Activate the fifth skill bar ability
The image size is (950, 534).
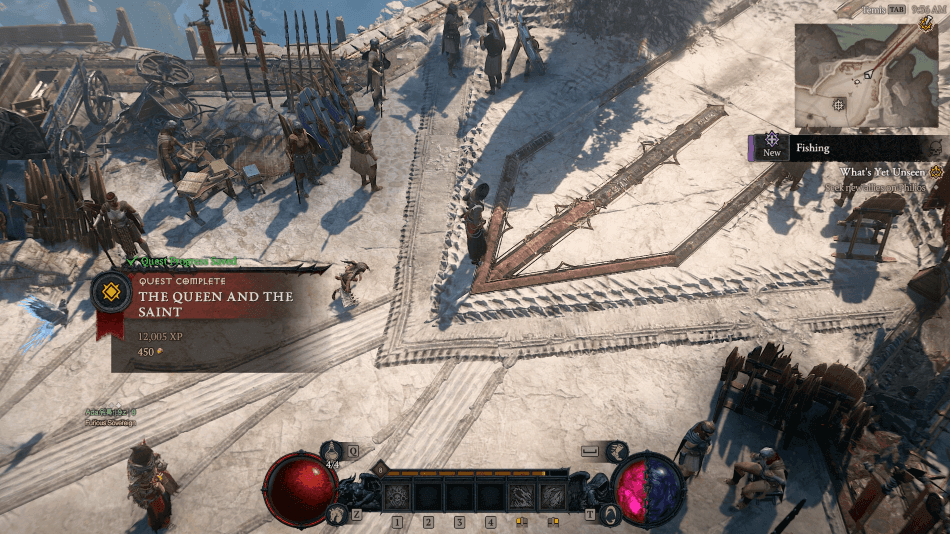click(521, 495)
